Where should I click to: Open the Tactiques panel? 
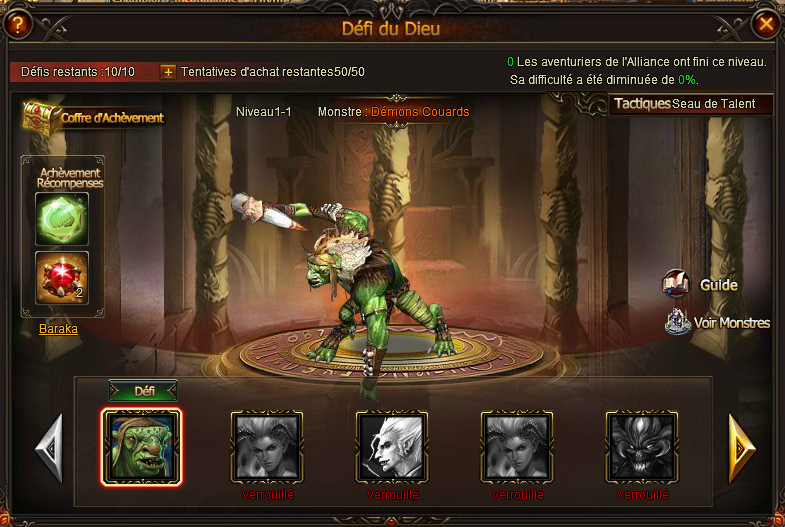(641, 104)
